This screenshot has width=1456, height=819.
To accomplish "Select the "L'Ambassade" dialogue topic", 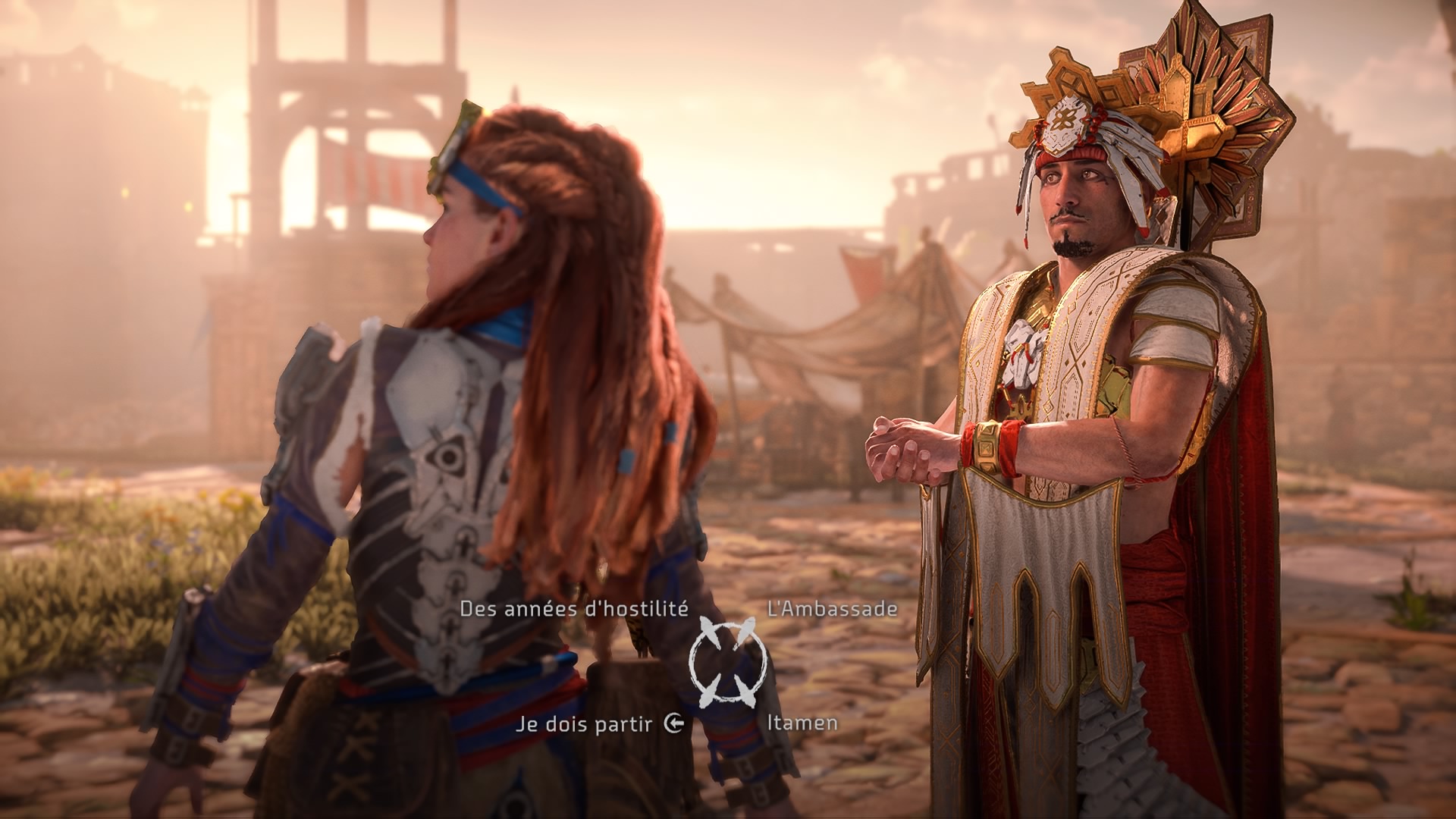I will pyautogui.click(x=832, y=608).
